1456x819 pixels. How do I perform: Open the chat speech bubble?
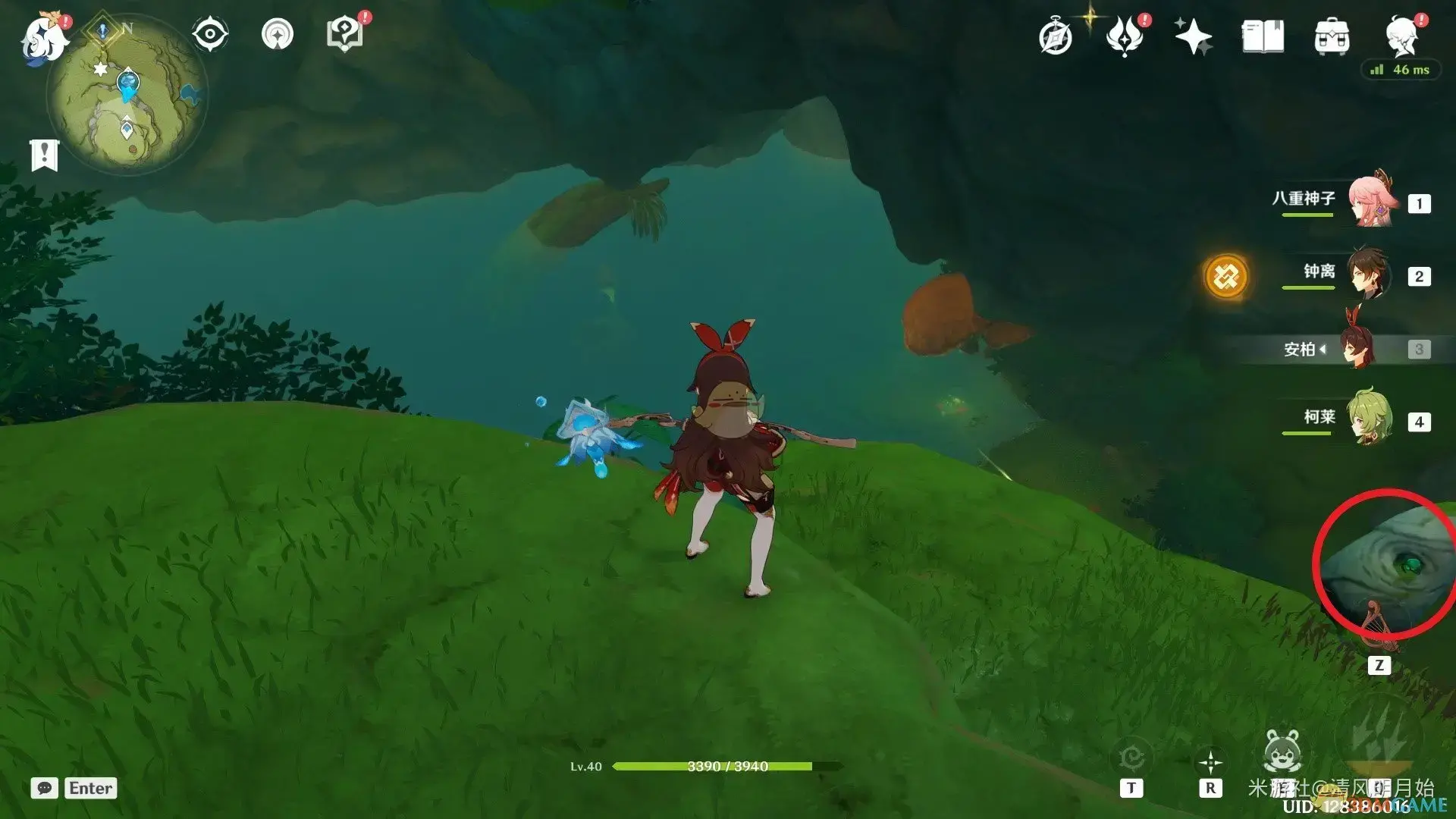[44, 788]
